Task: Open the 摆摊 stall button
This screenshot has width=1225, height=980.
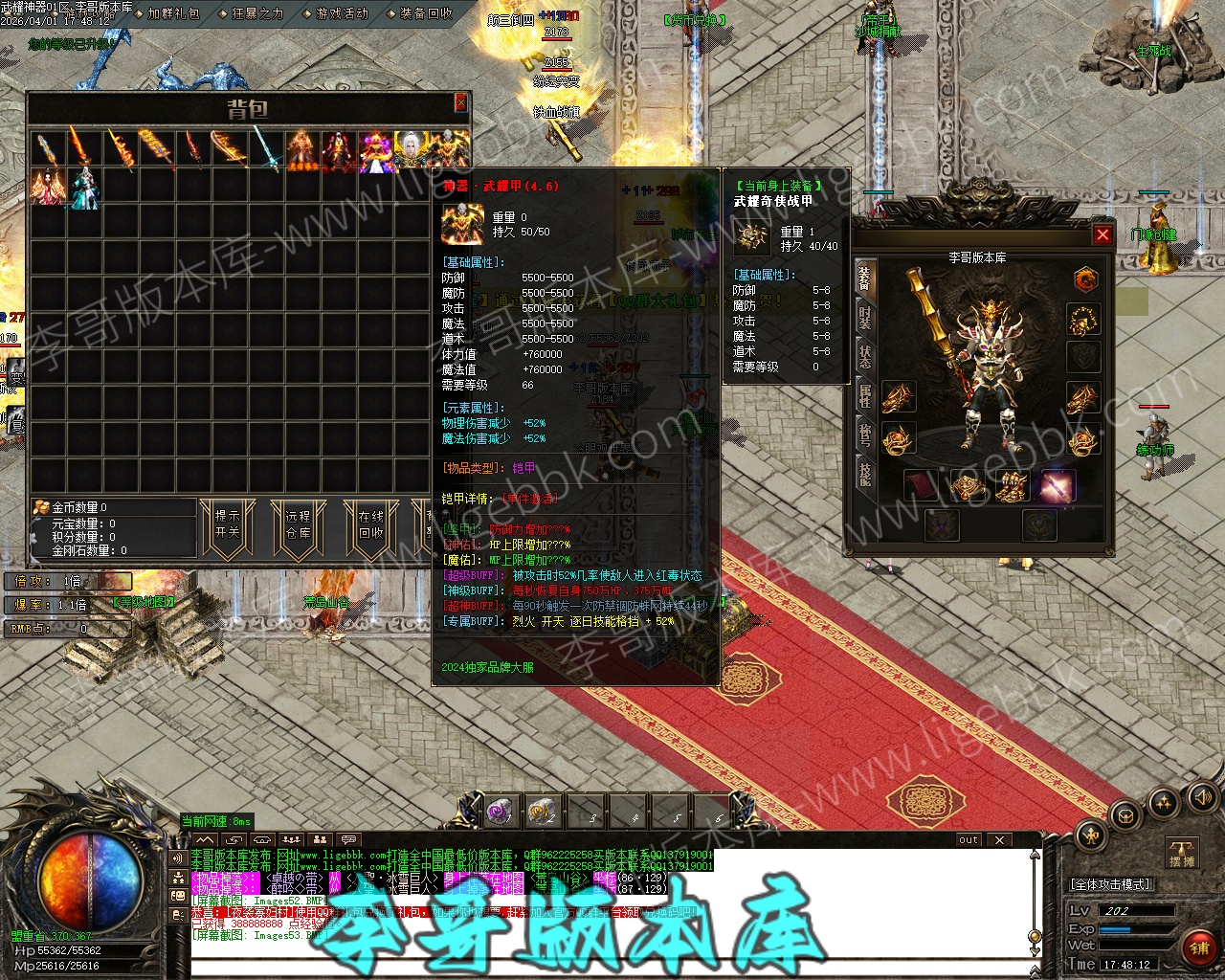Action: pos(1183,854)
